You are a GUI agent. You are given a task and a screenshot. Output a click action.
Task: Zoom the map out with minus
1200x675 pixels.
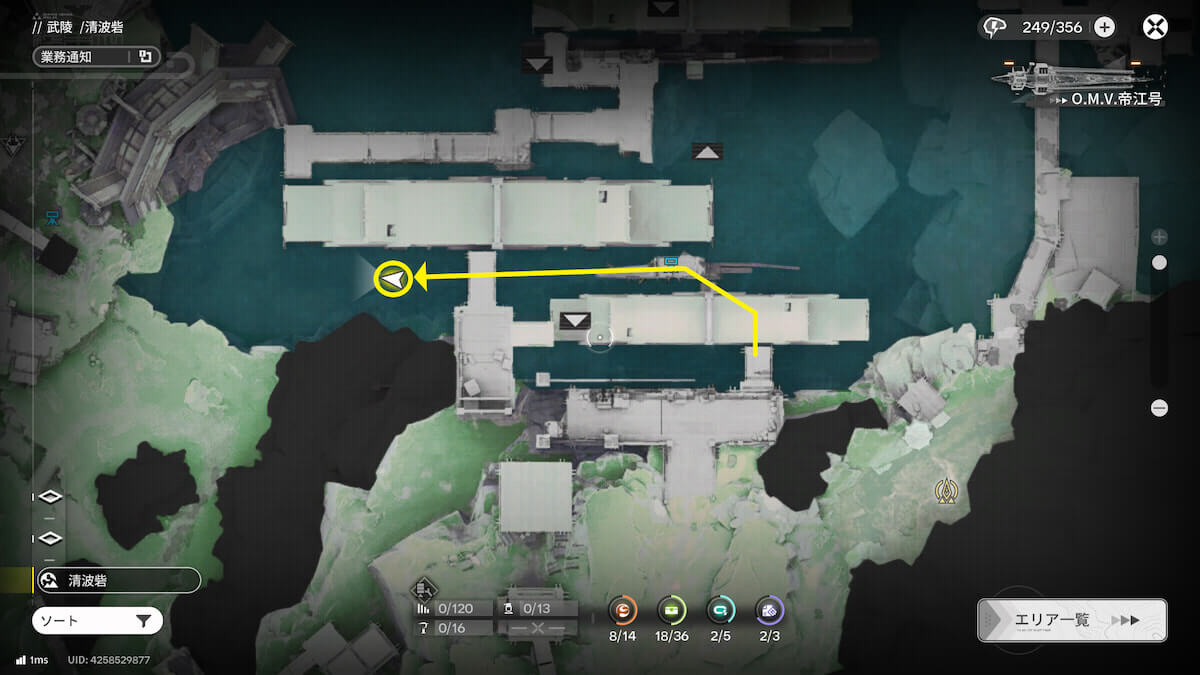[x=1159, y=408]
